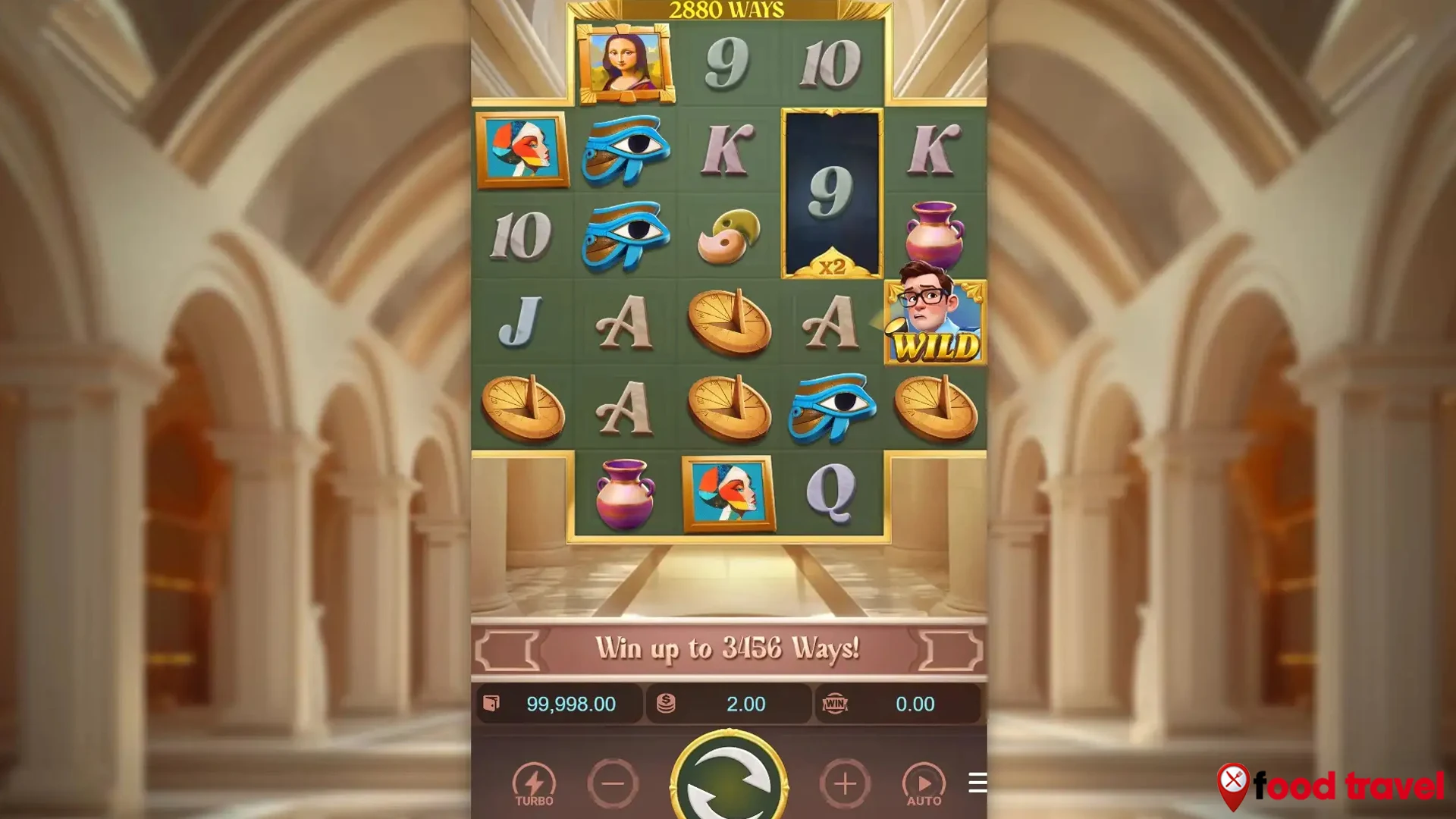Open bet amount options showing 2.00
The height and width of the screenshot is (819, 1456).
(730, 704)
